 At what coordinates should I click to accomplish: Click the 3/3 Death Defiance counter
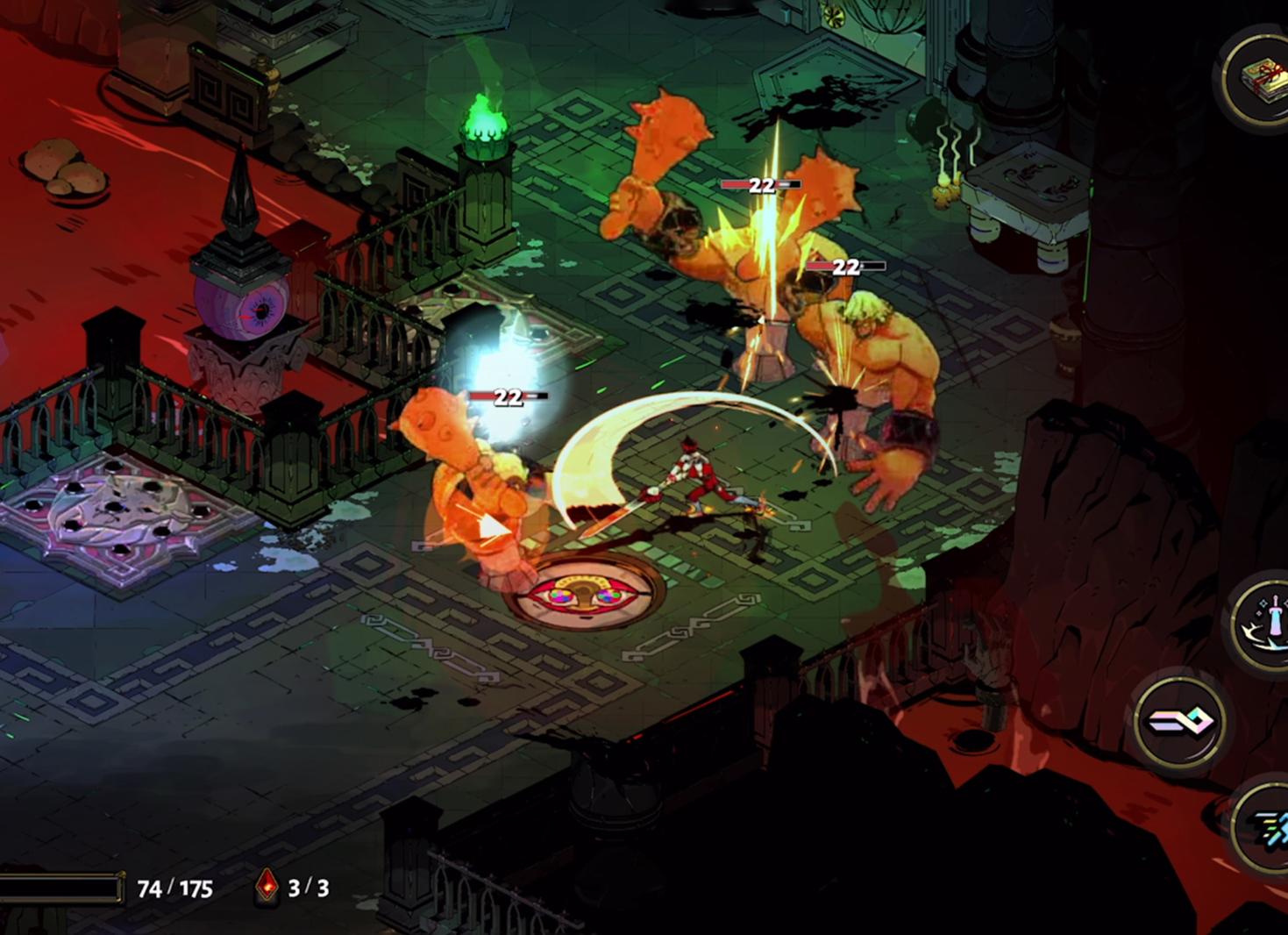click(305, 887)
